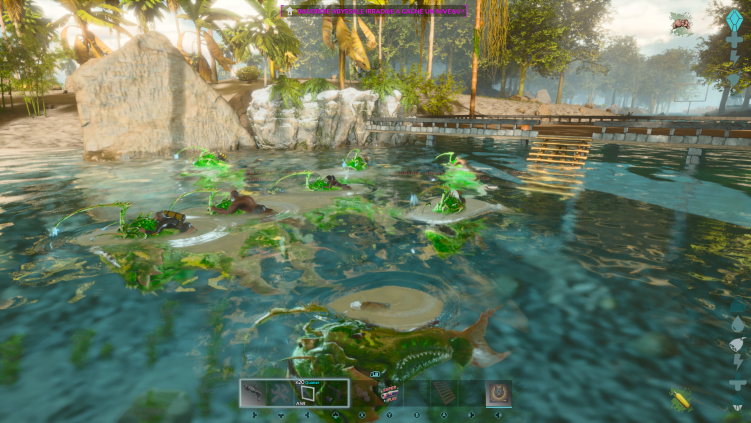Choose the white frame ASR item slot
Viewport: 751px width, 423px height.
[308, 393]
